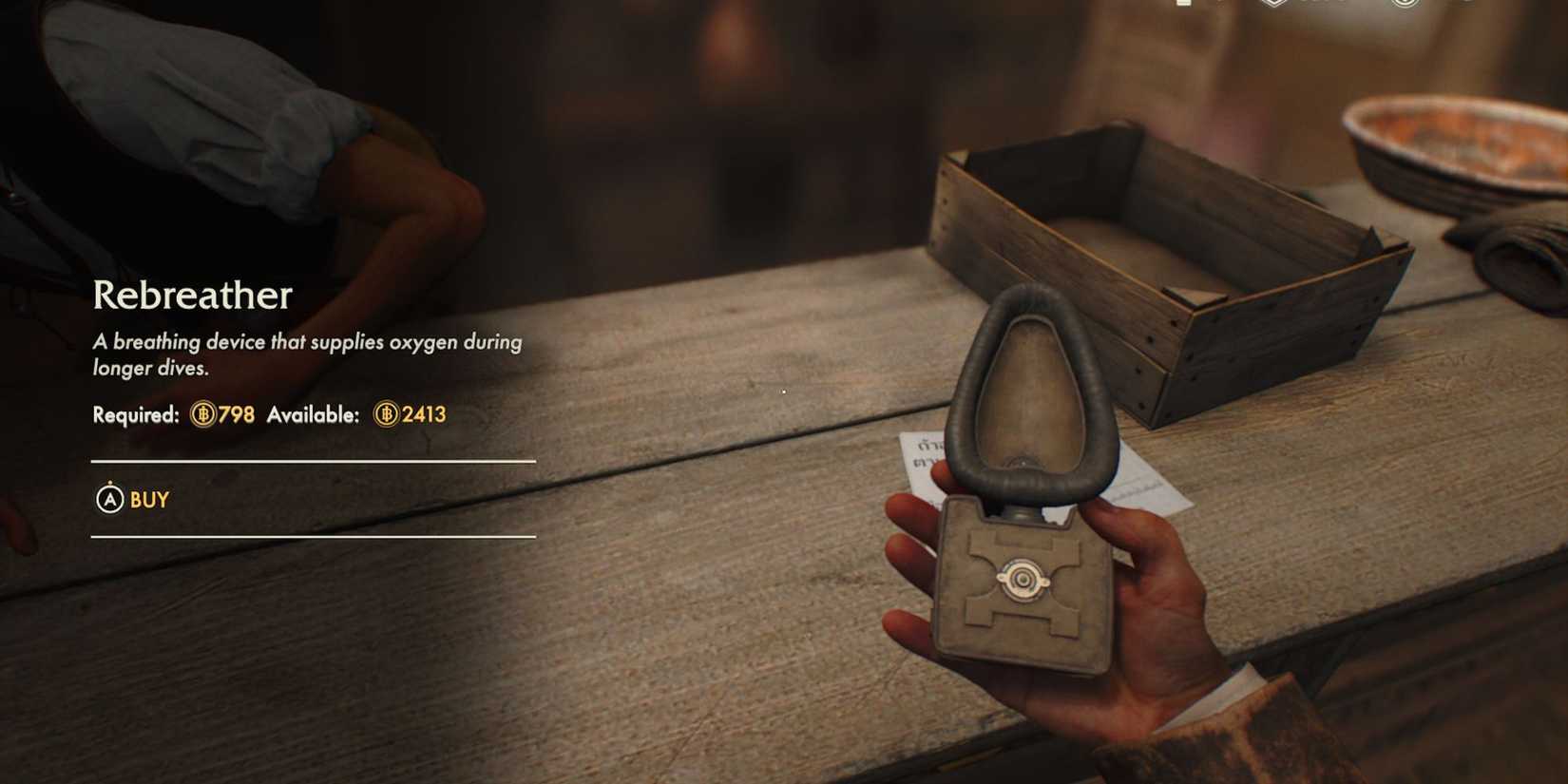The image size is (1568, 784).
Task: Select the BUY option
Action: pos(149,500)
